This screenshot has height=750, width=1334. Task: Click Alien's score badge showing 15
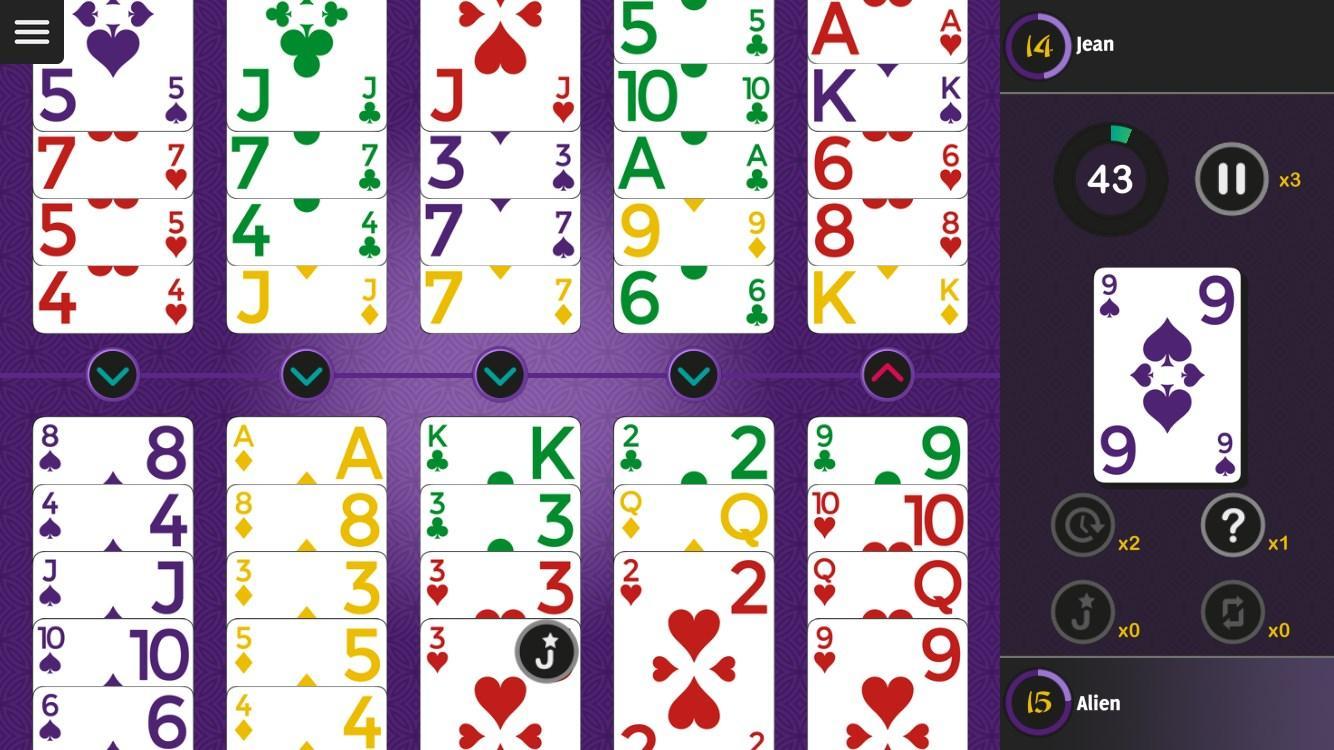1037,703
